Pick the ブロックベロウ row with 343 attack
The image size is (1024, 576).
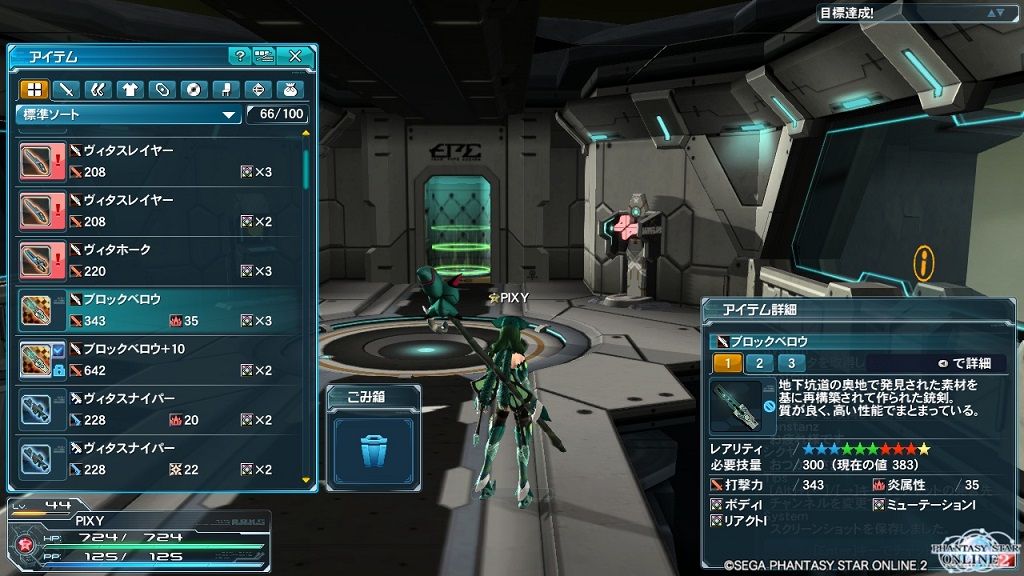(160, 310)
